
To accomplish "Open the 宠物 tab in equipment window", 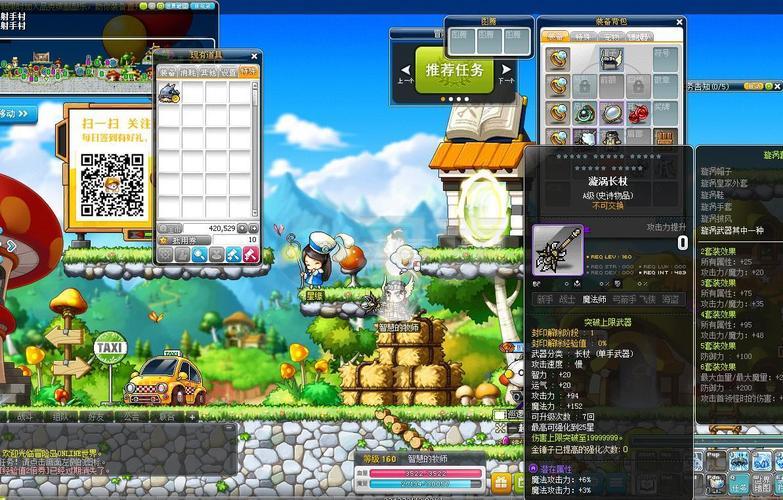I will (x=611, y=36).
